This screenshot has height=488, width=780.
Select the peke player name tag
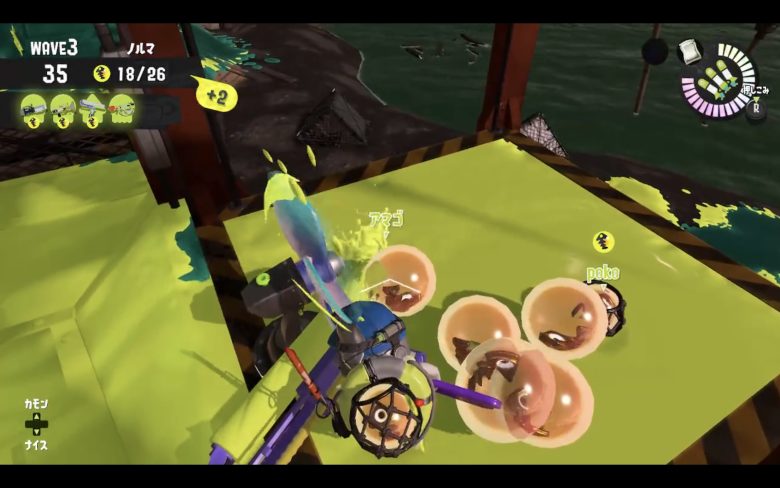tap(602, 272)
